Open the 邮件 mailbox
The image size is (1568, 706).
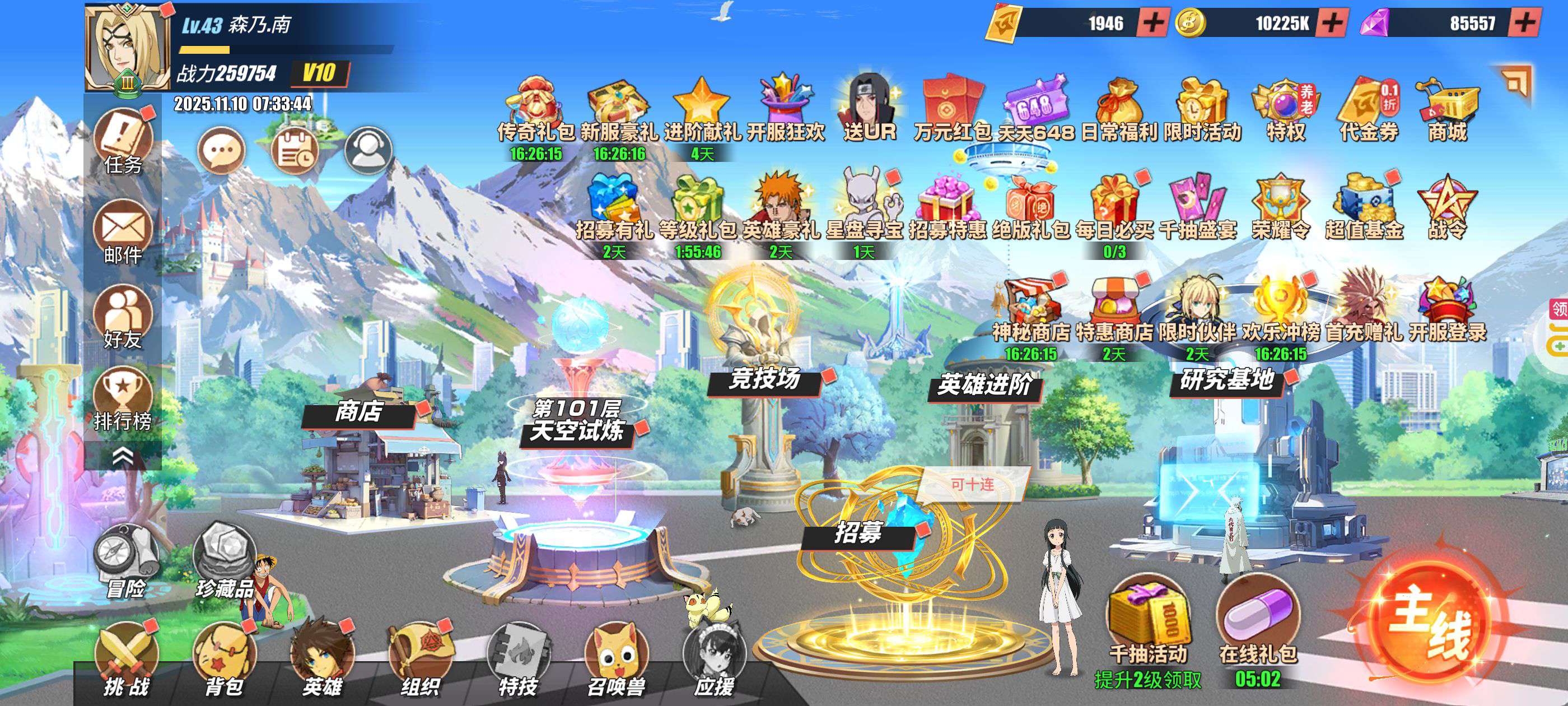click(x=123, y=231)
